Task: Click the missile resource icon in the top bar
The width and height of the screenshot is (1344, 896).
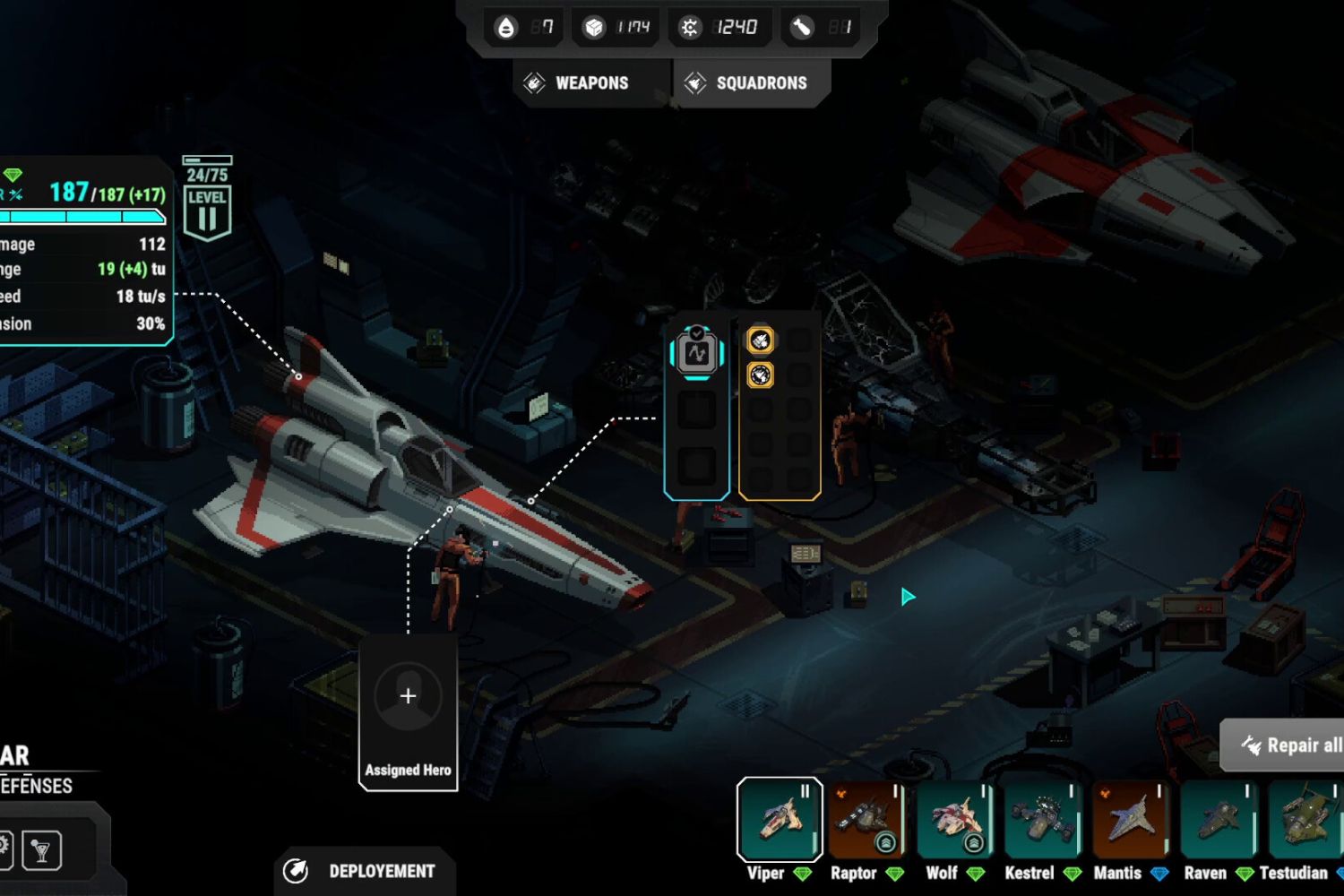Action: 800,27
